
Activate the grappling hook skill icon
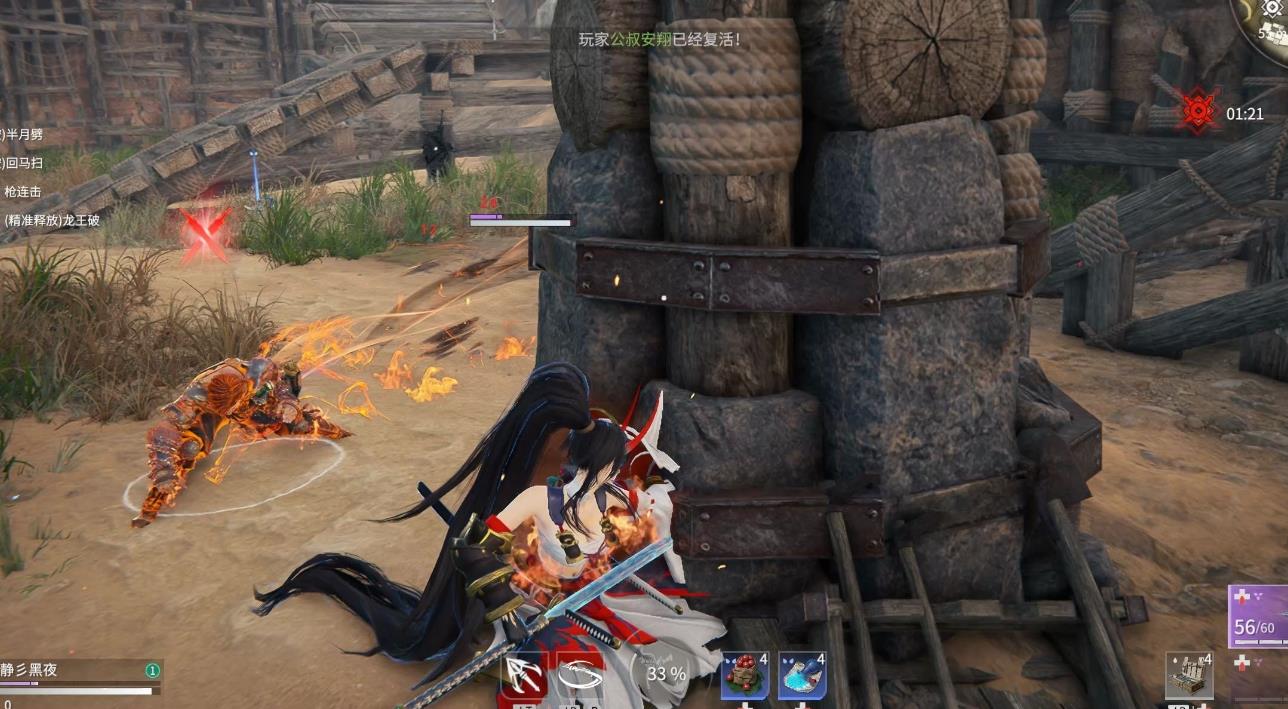525,674
